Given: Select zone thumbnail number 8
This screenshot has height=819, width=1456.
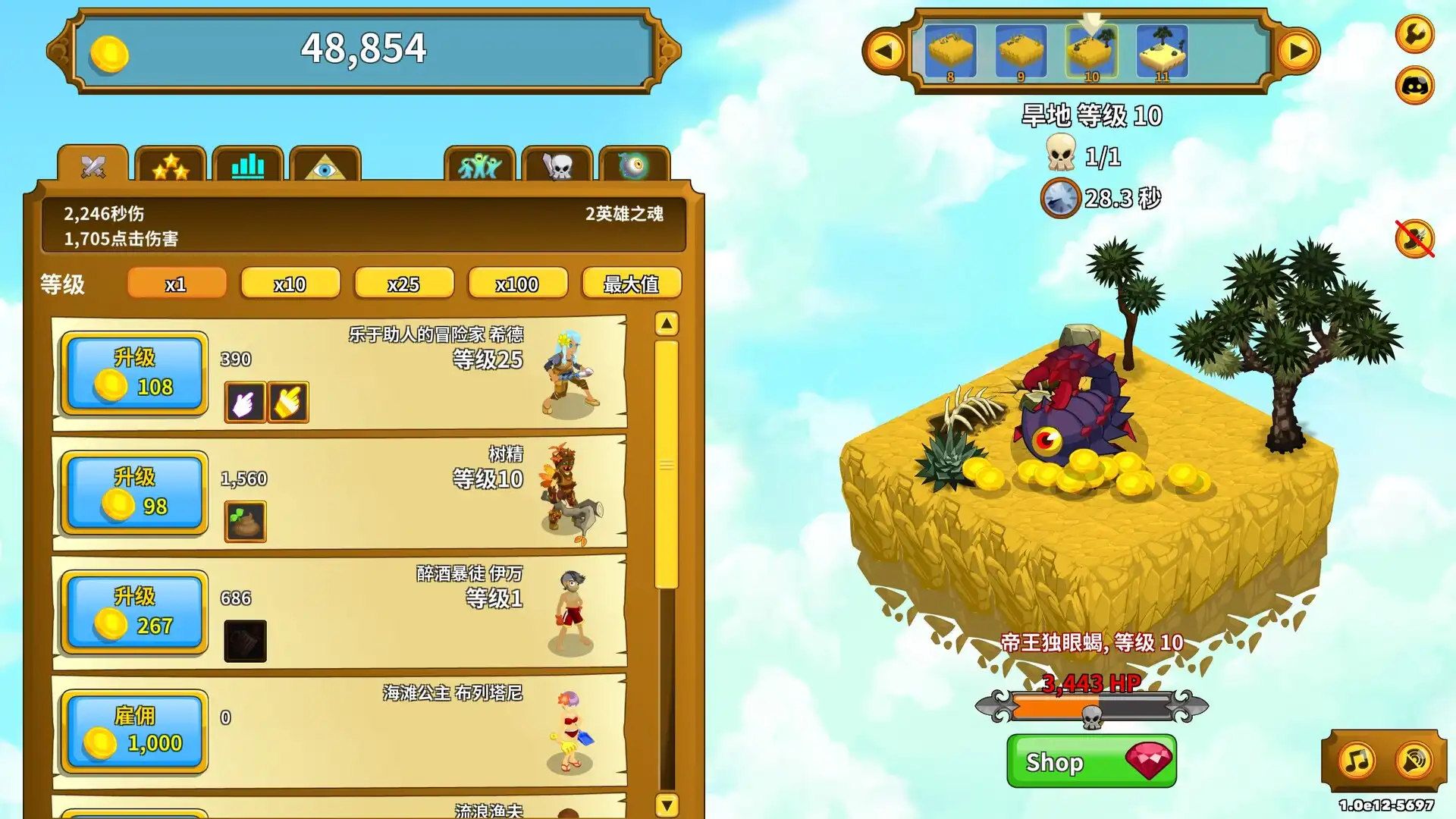Looking at the screenshot, I should (949, 50).
